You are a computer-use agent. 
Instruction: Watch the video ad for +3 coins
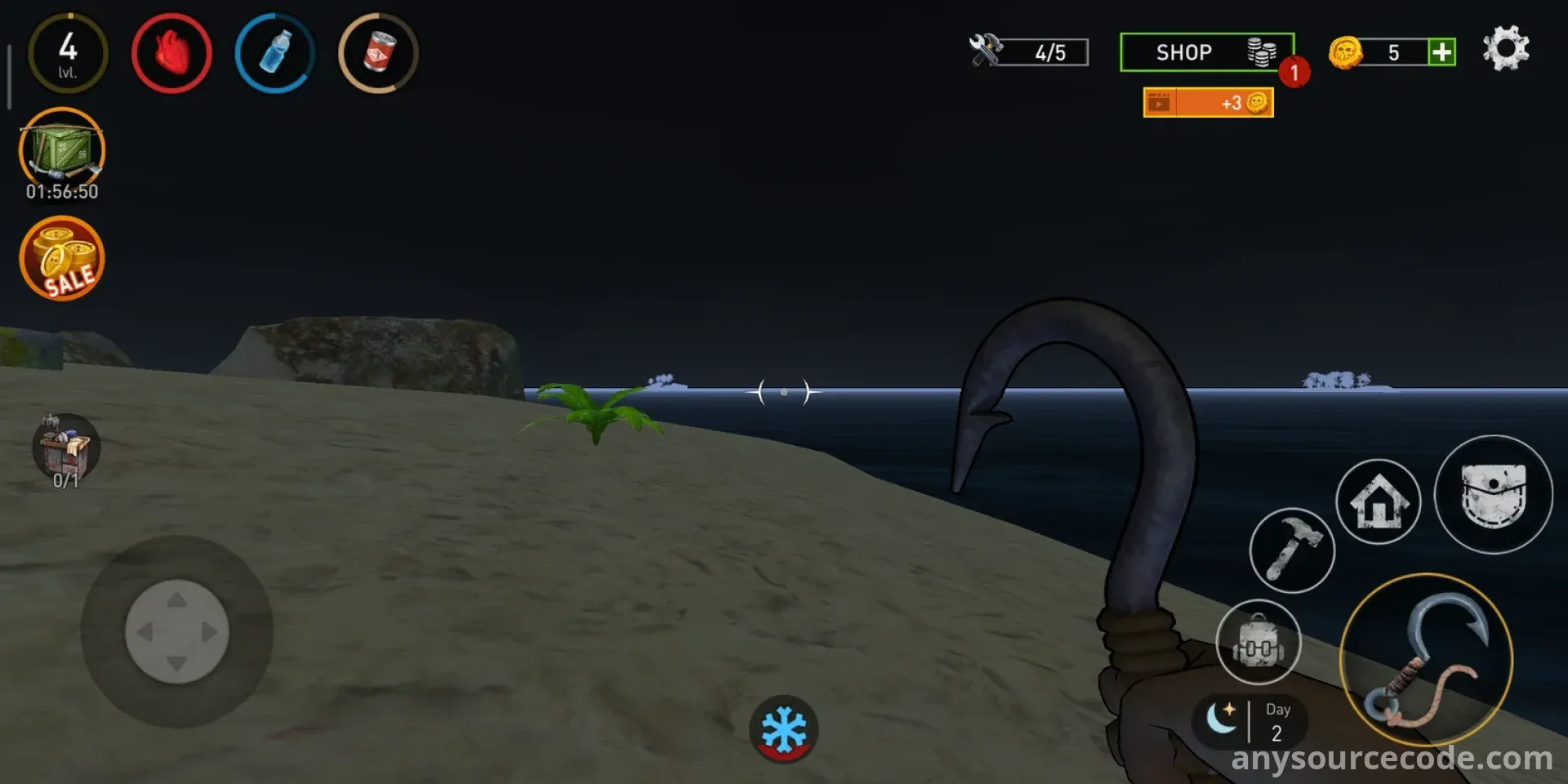pyautogui.click(x=1208, y=103)
